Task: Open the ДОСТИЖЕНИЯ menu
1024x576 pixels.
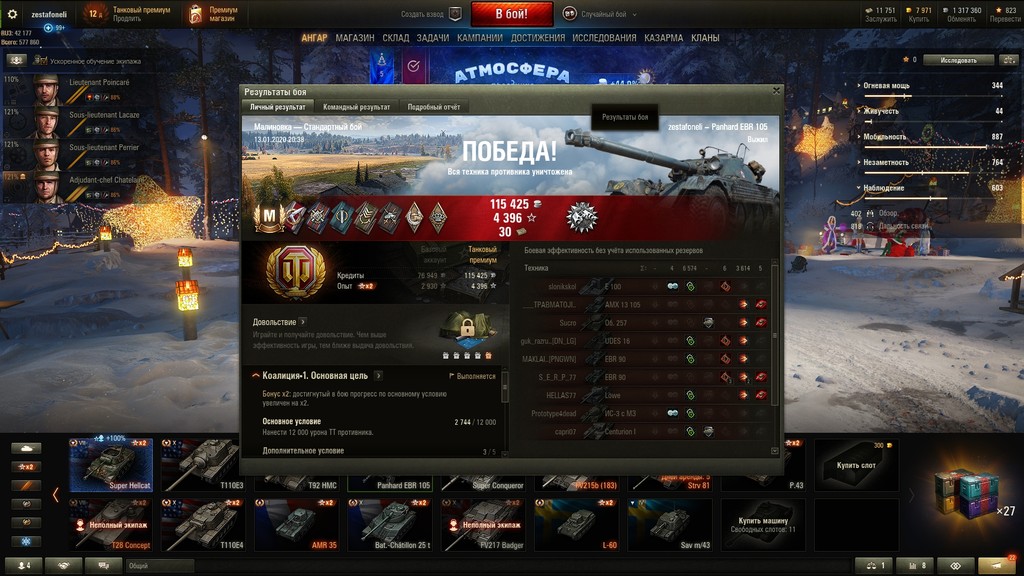Action: pos(538,38)
